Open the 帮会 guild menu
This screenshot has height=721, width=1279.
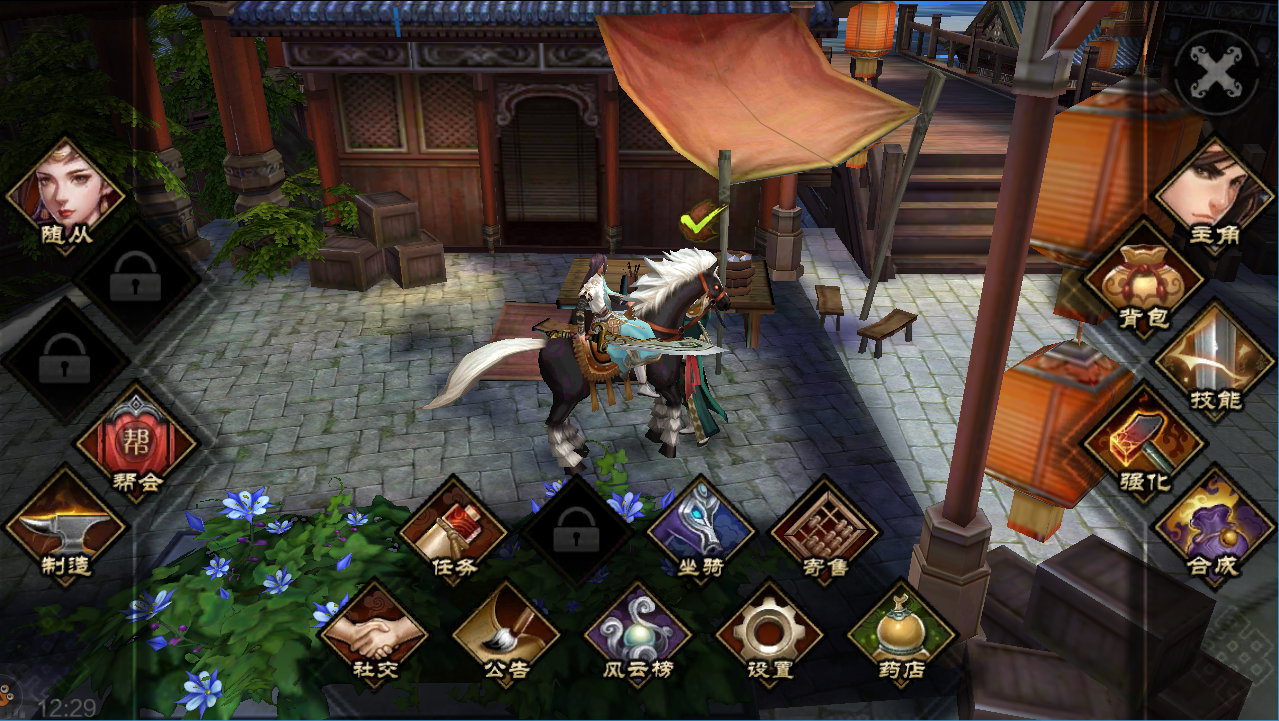pyautogui.click(x=137, y=442)
